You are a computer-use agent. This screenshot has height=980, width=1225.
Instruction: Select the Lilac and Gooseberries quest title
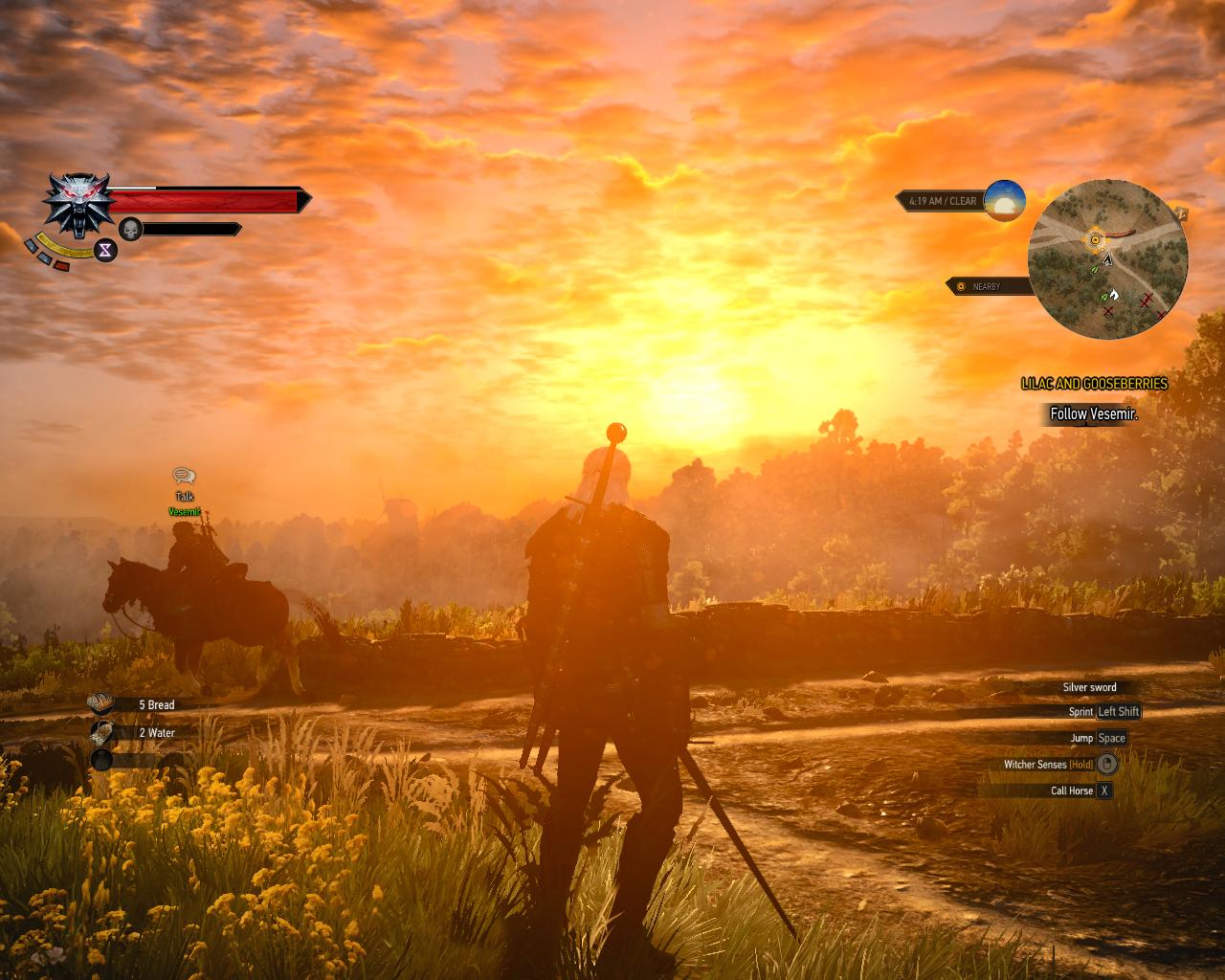(x=1094, y=384)
